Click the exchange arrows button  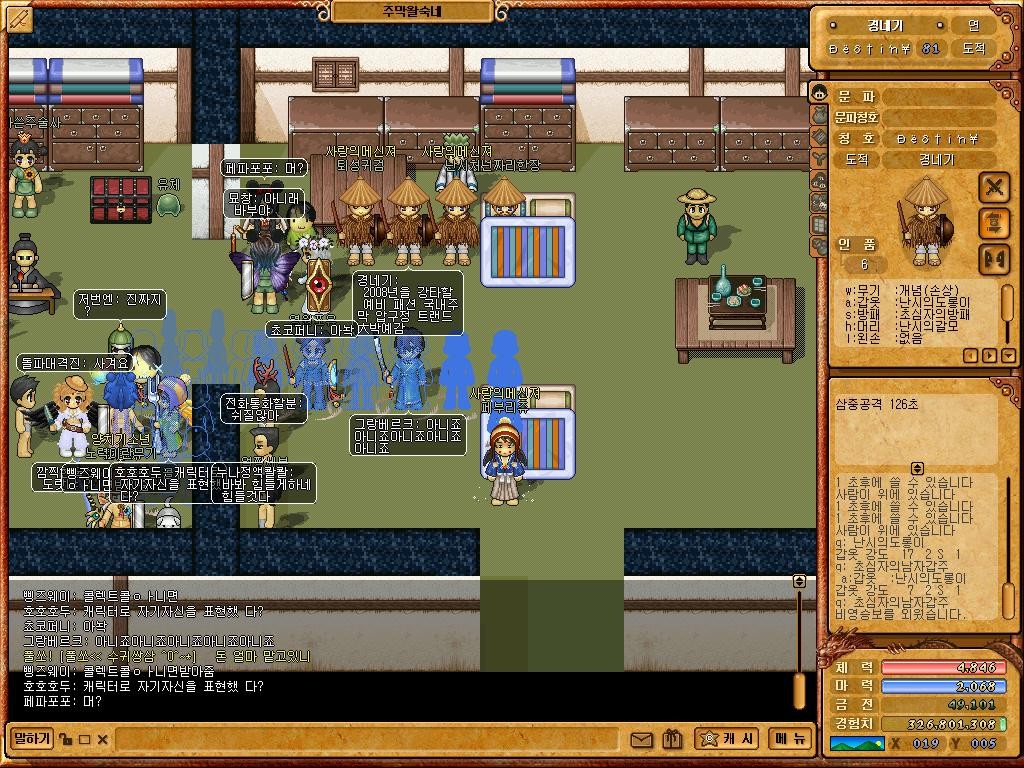[993, 222]
